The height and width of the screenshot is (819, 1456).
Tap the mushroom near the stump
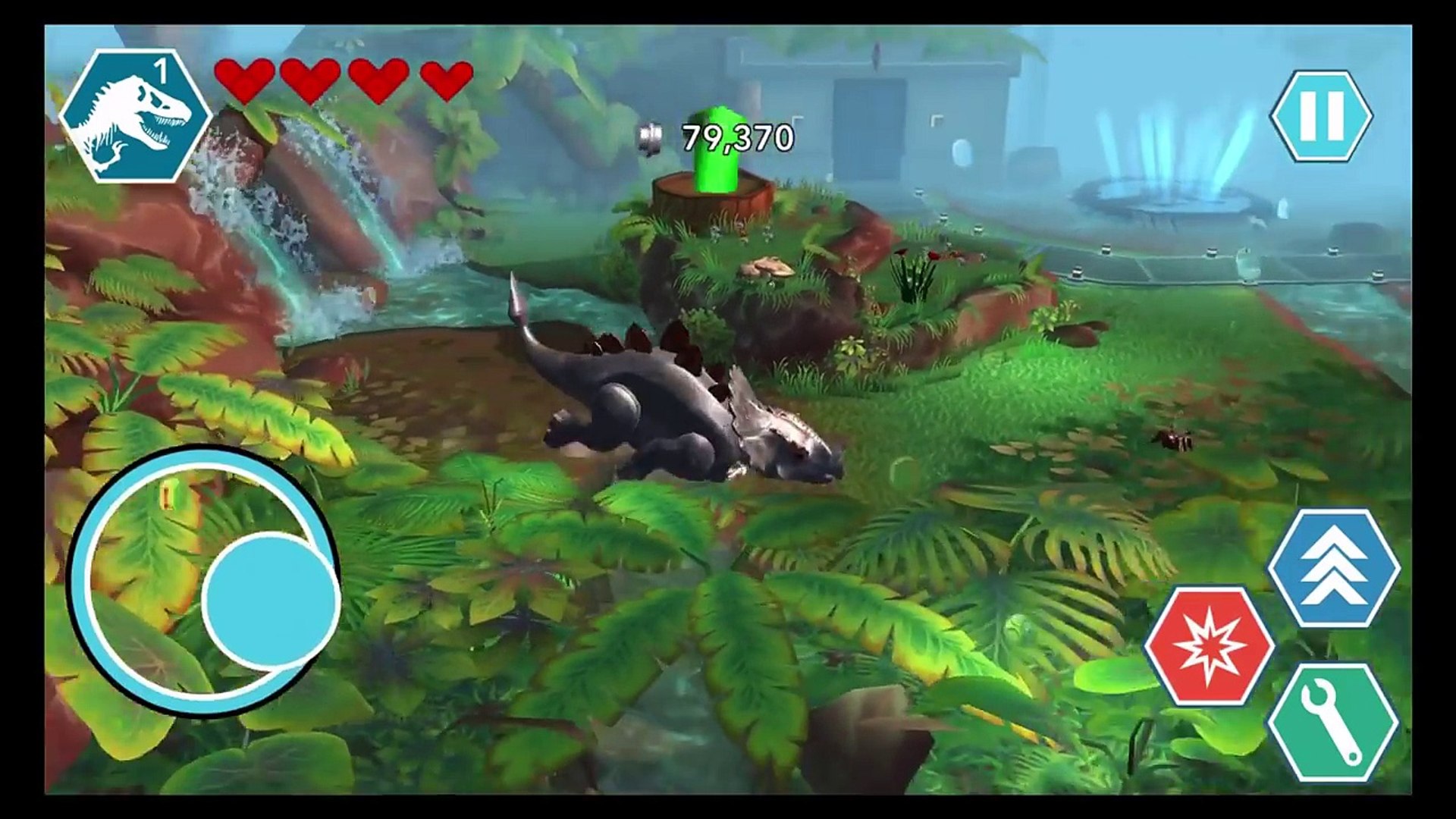(x=768, y=267)
